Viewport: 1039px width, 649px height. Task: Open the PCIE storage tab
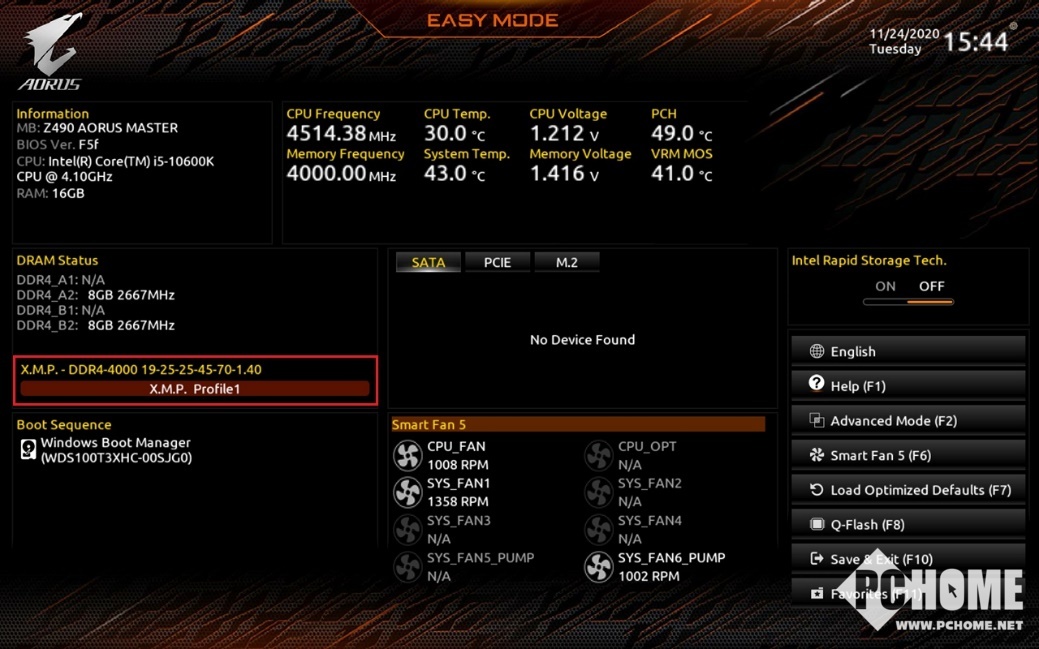[497, 262]
